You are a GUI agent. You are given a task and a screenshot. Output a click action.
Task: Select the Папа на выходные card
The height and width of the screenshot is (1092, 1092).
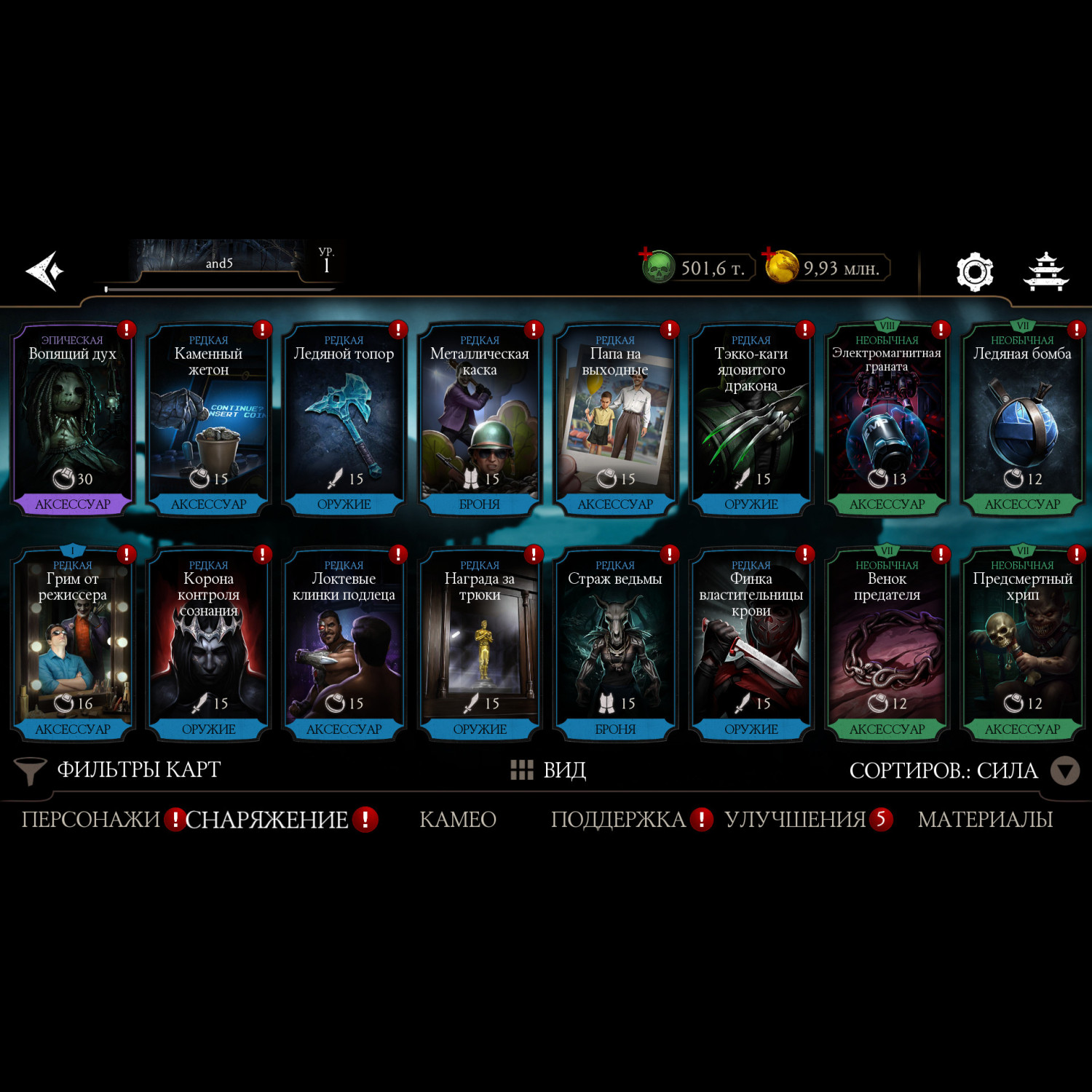615,419
